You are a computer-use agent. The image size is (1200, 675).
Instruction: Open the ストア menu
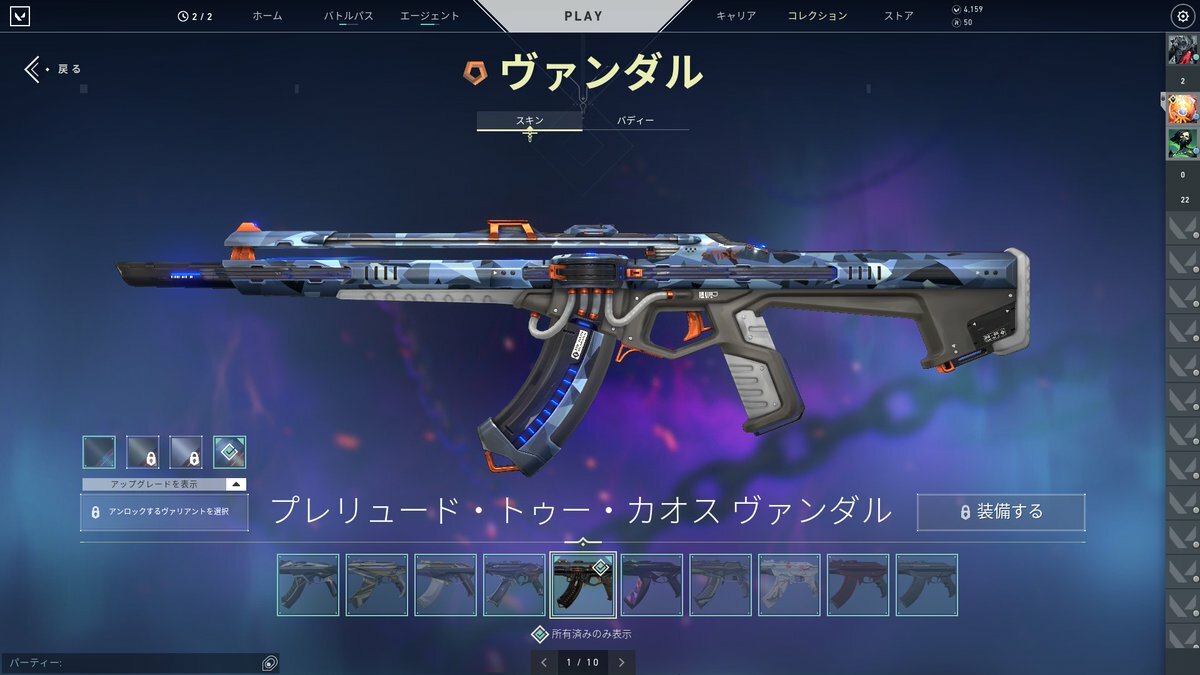898,16
